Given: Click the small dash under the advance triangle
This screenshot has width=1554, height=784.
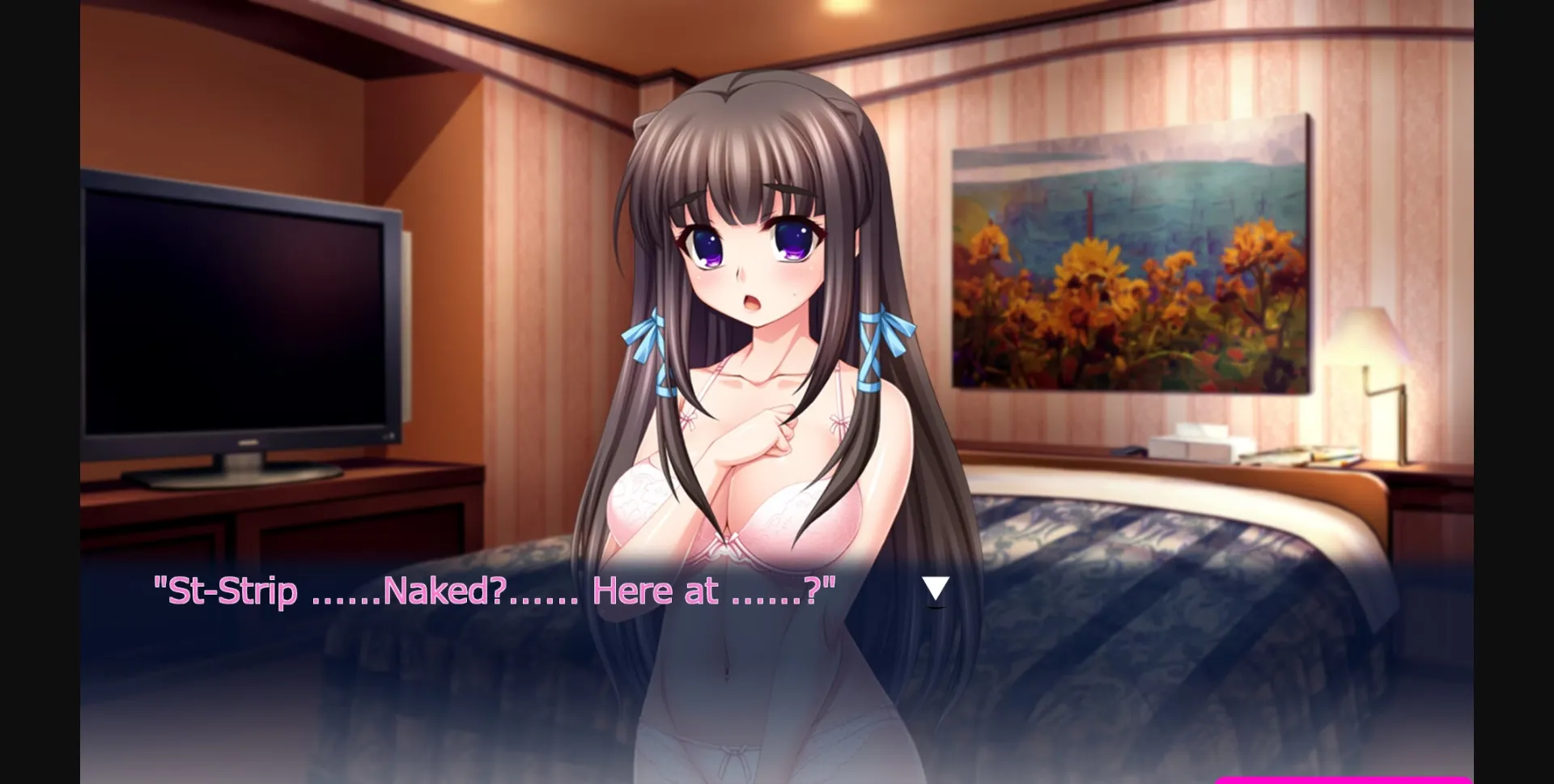Looking at the screenshot, I should coord(936,608).
